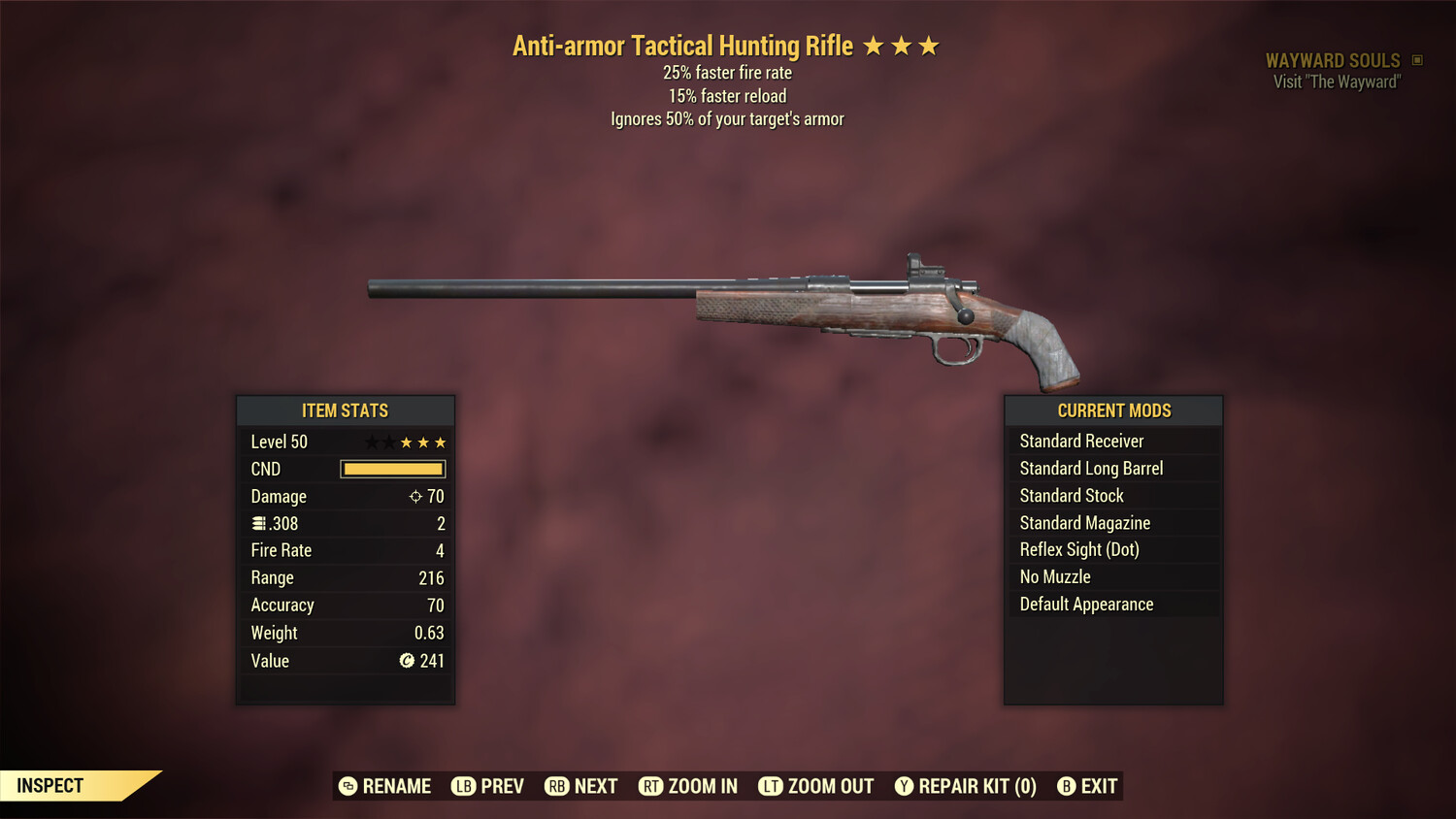Click the CND condition bar
This screenshot has height=819, width=1456.
(x=392, y=469)
